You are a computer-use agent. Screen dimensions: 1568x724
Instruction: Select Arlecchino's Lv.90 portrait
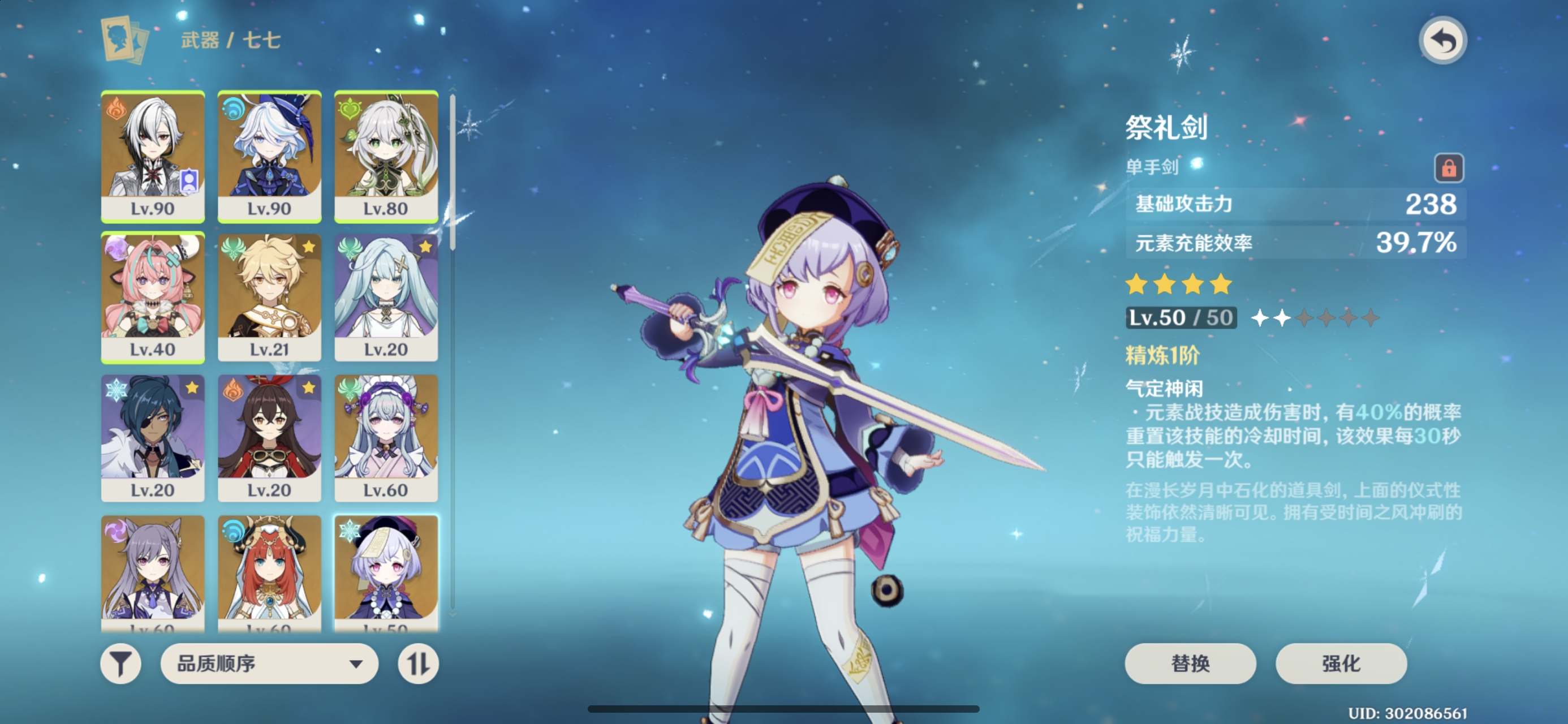pyautogui.click(x=153, y=156)
